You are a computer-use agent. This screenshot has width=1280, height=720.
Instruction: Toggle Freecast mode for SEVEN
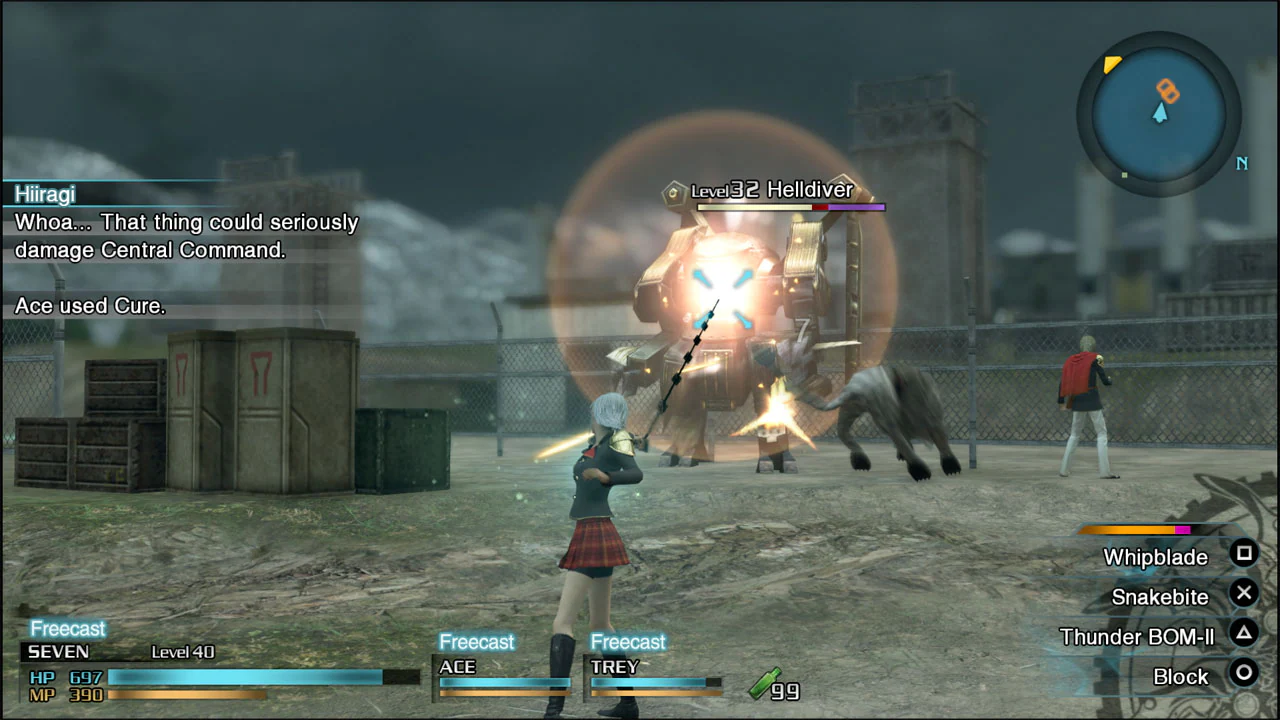pos(67,628)
